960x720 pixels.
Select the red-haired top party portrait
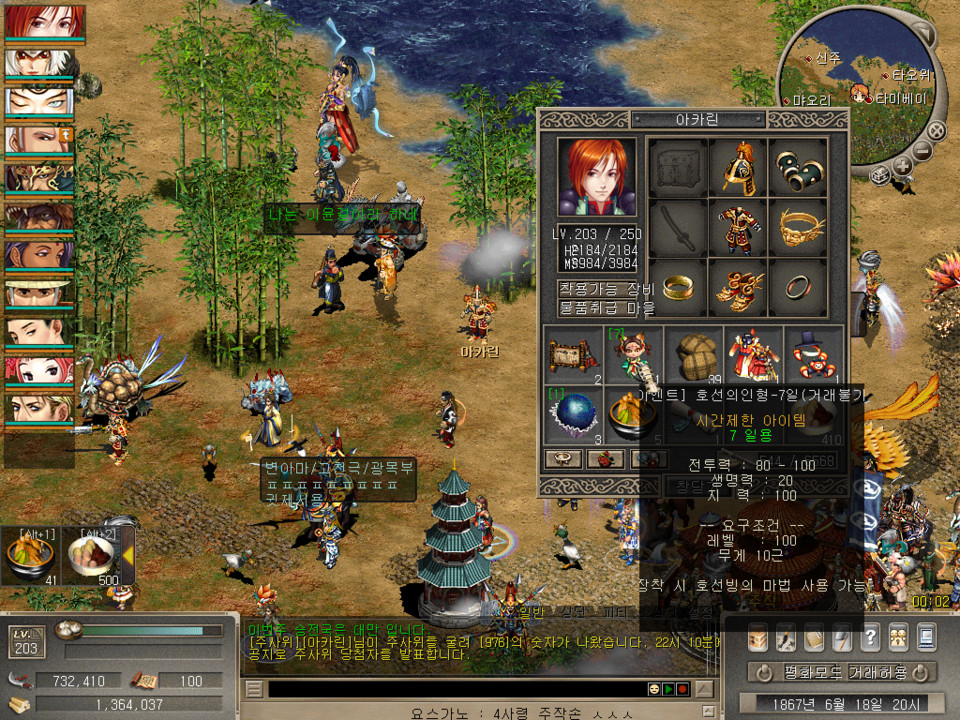pyautogui.click(x=40, y=22)
